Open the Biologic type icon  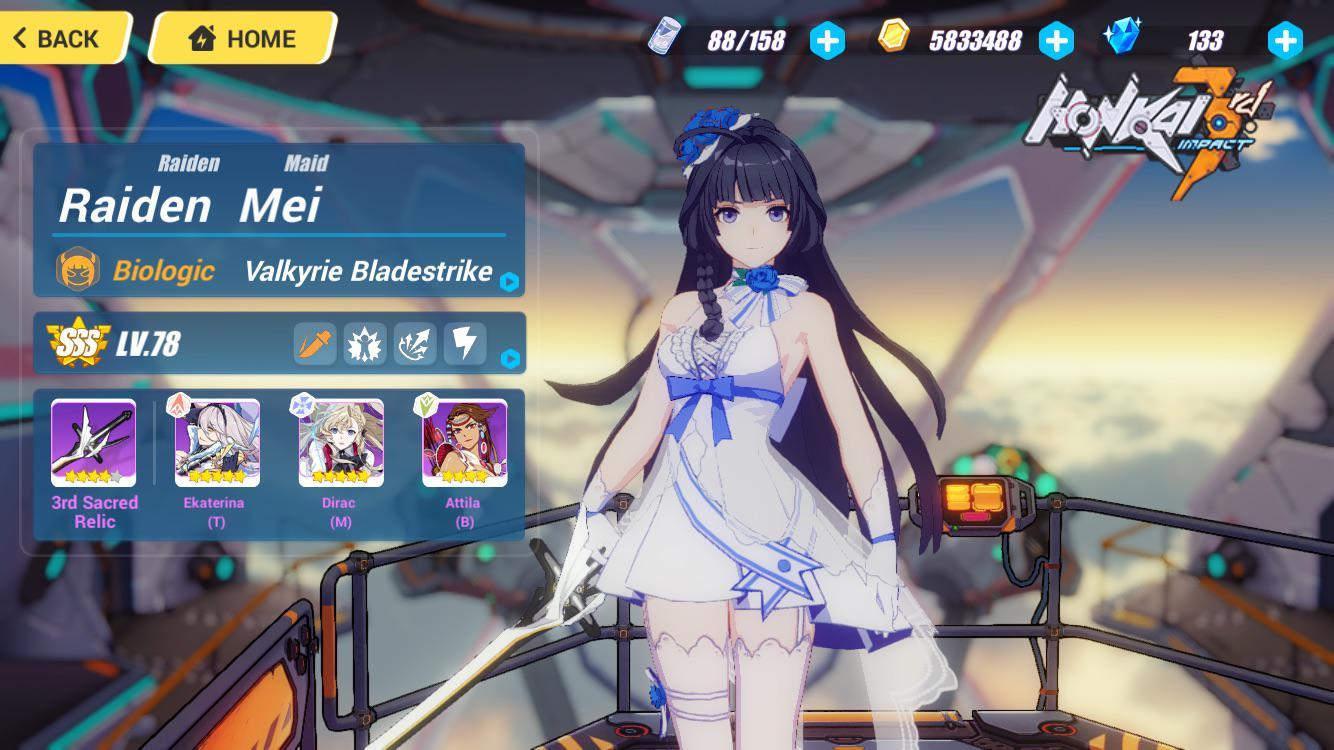coord(78,270)
